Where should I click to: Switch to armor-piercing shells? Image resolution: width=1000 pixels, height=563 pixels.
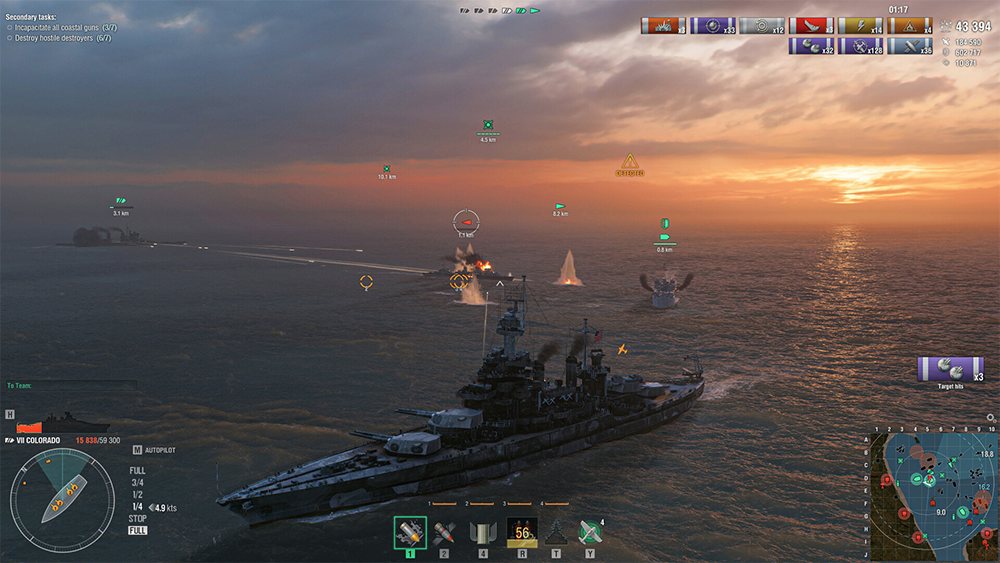point(445,531)
